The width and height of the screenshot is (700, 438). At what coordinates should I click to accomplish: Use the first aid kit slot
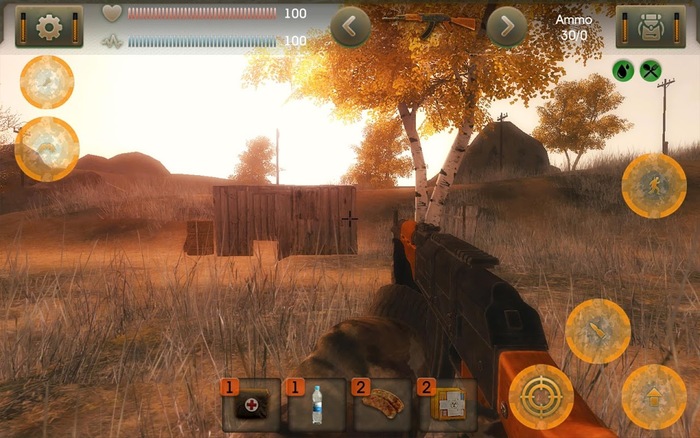point(251,405)
